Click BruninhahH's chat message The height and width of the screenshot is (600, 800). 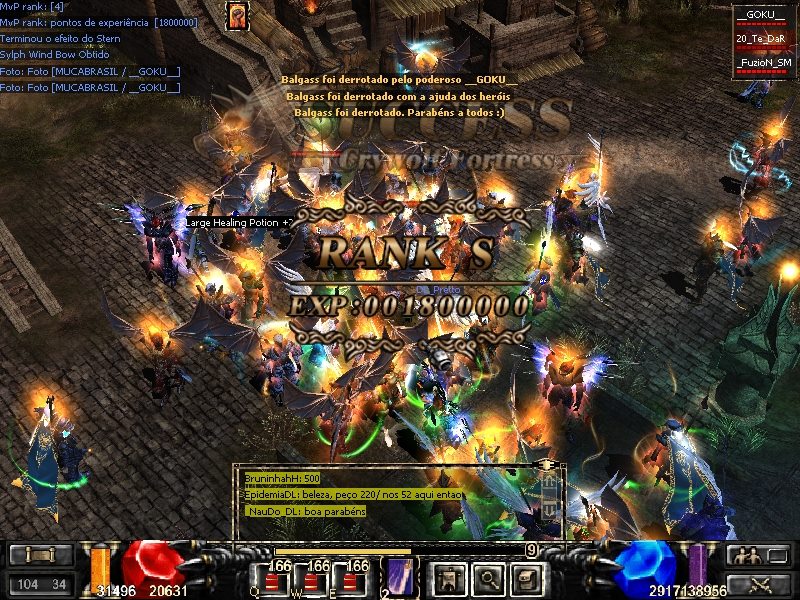tap(283, 479)
